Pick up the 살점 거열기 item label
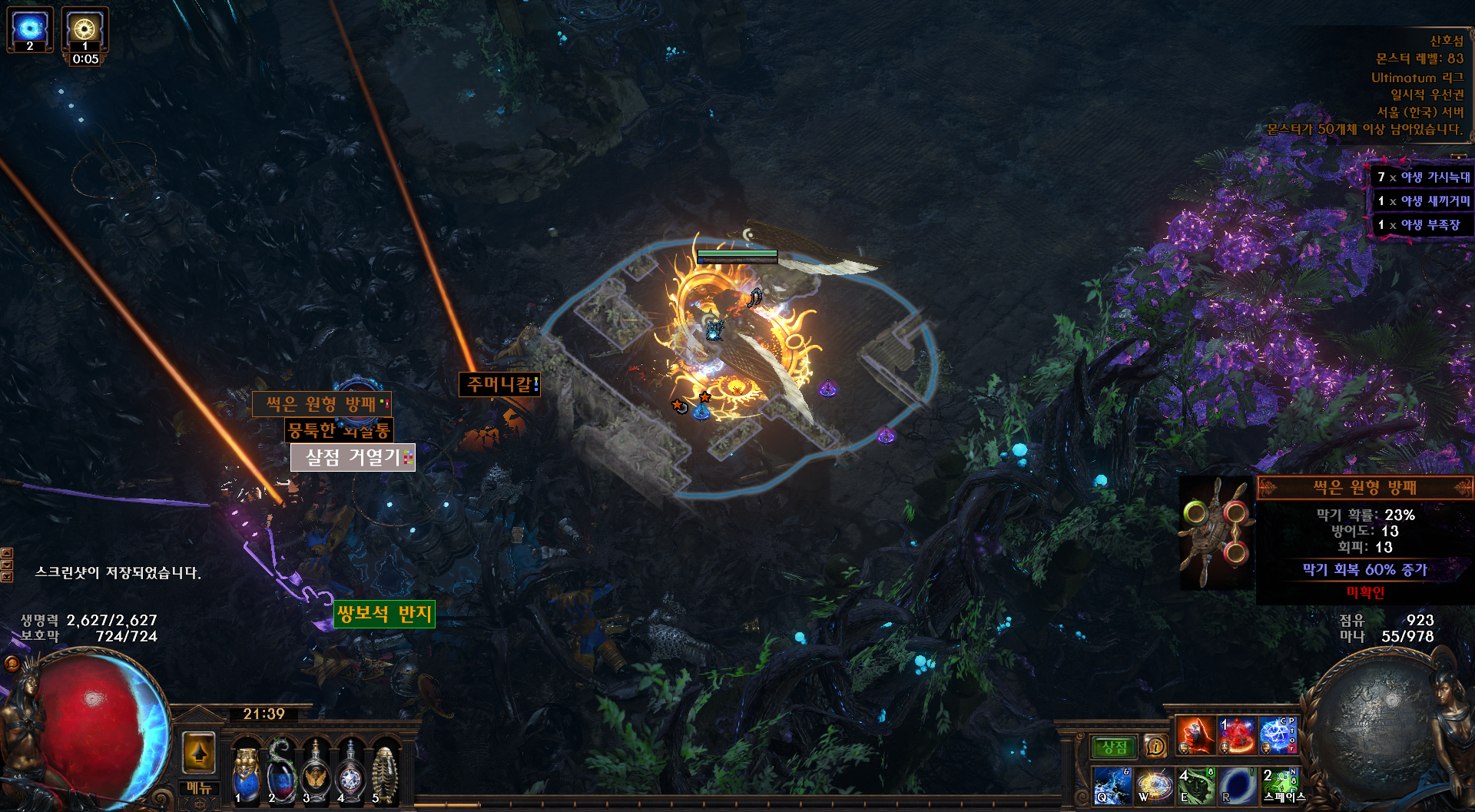 (353, 458)
